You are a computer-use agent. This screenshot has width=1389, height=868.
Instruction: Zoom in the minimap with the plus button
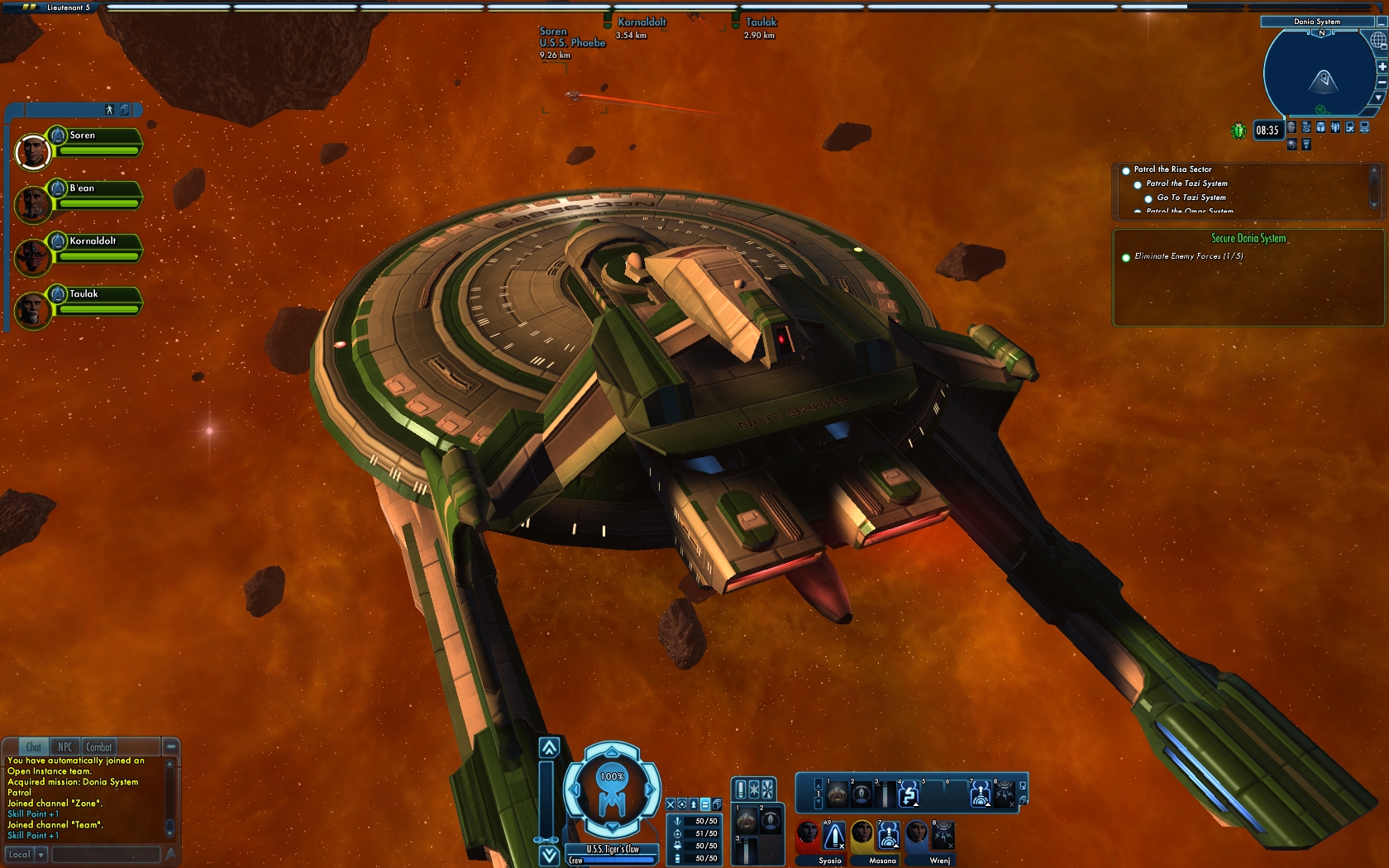point(1381,67)
